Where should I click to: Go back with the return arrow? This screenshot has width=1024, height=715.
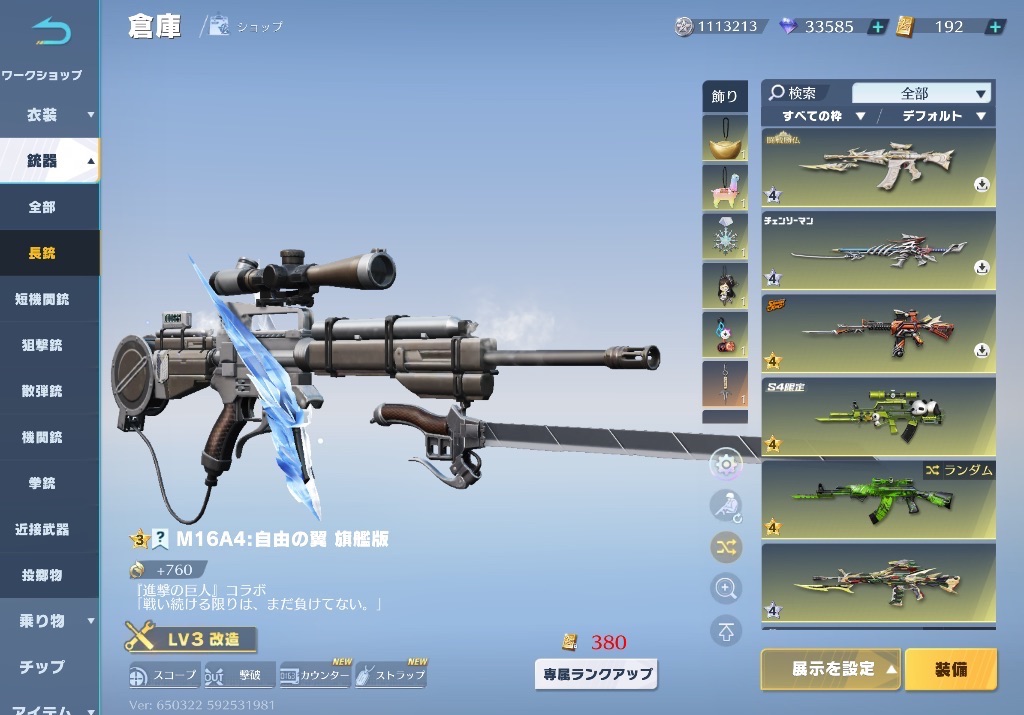coord(50,32)
